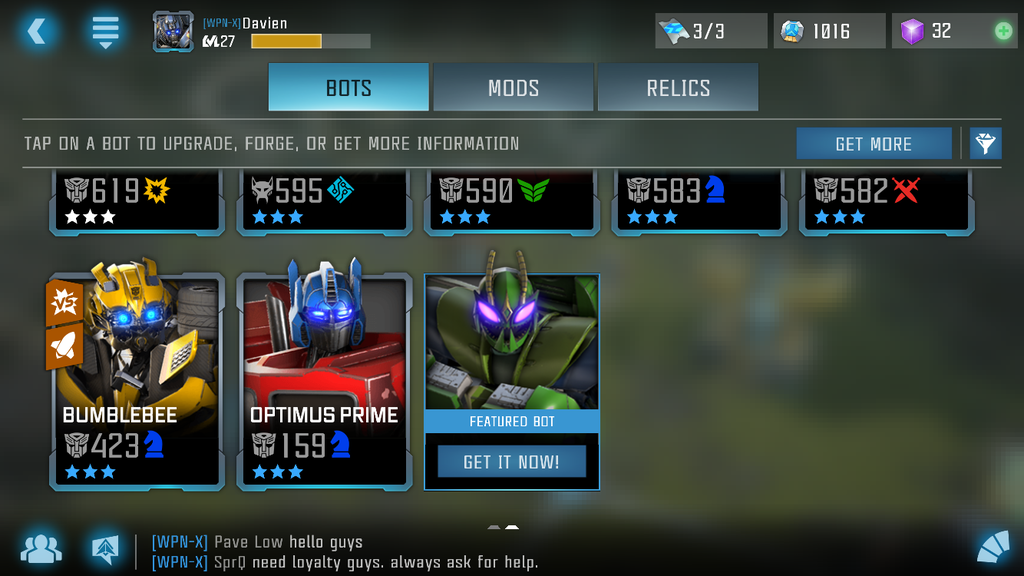Switch to the Relics tab
The width and height of the screenshot is (1024, 576).
coord(677,87)
